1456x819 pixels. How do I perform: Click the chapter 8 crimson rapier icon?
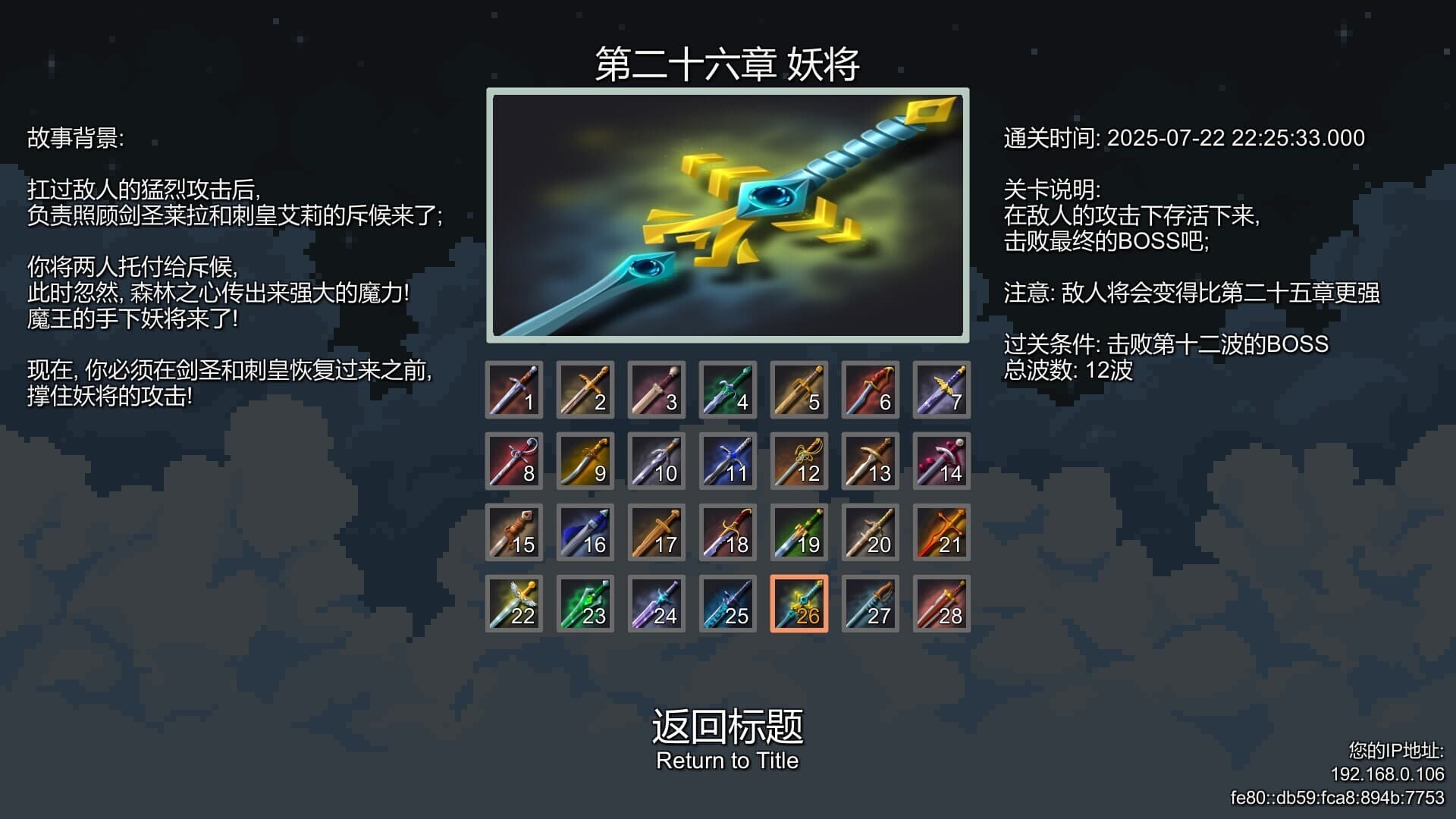(x=514, y=461)
